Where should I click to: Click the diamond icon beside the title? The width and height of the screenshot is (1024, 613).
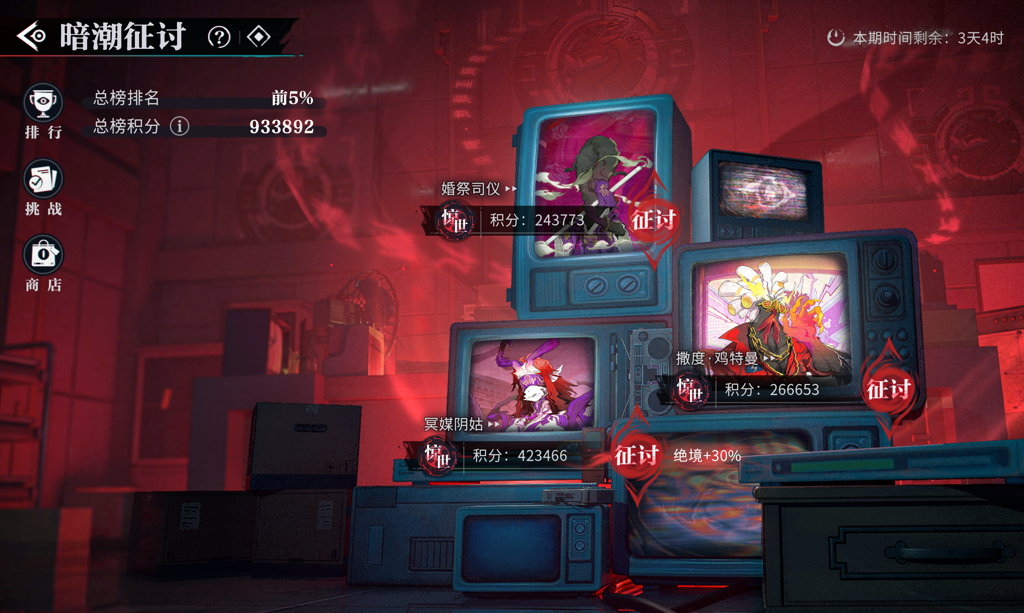pos(259,37)
